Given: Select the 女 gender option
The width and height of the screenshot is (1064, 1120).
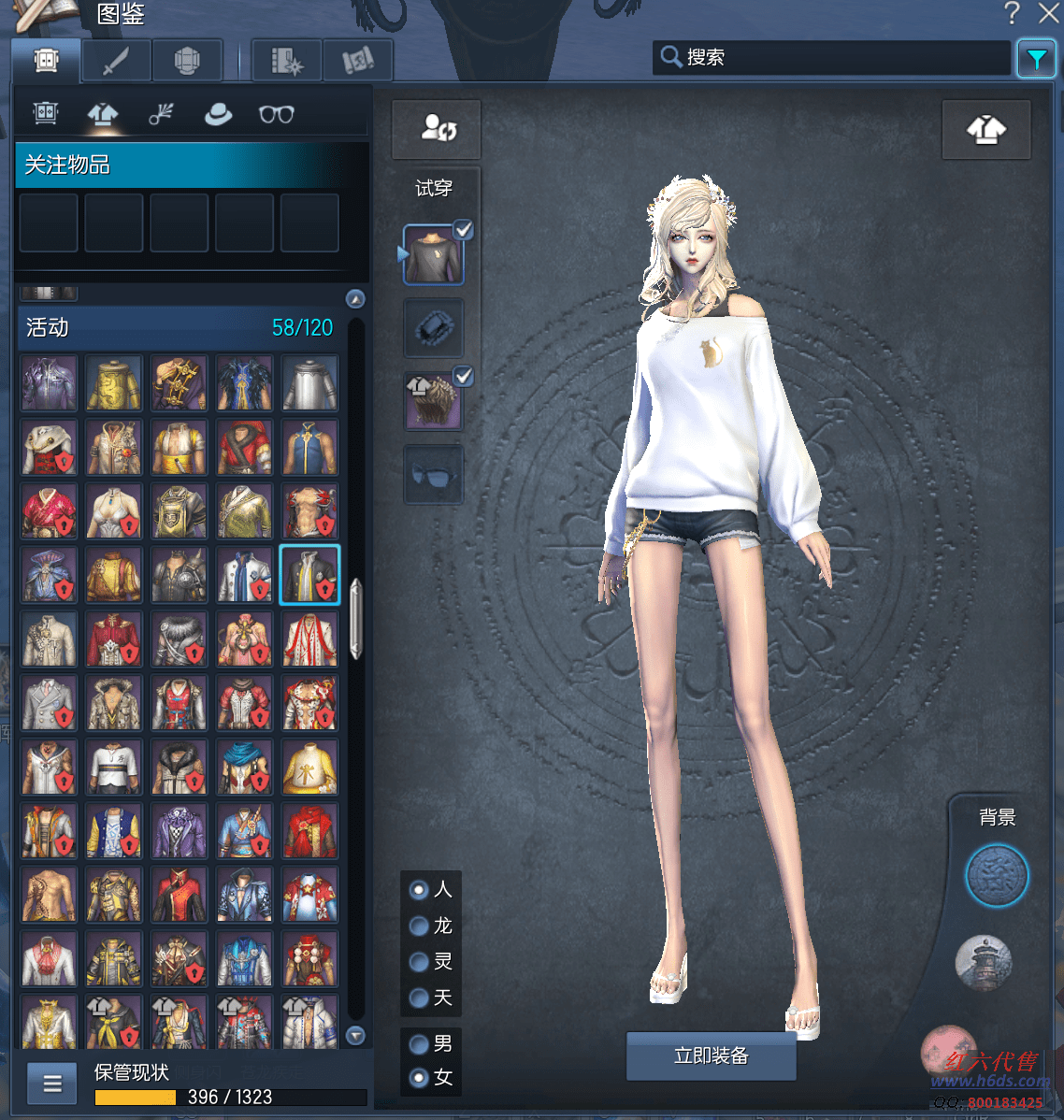Looking at the screenshot, I should [420, 1077].
